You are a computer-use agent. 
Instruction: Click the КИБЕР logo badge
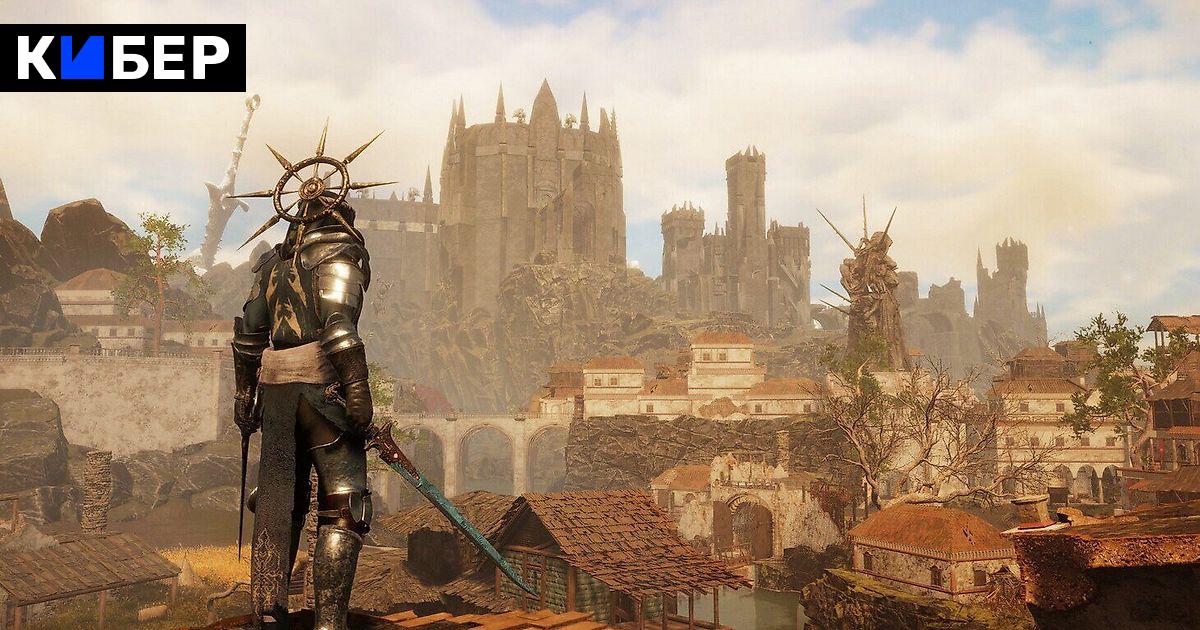coord(123,58)
